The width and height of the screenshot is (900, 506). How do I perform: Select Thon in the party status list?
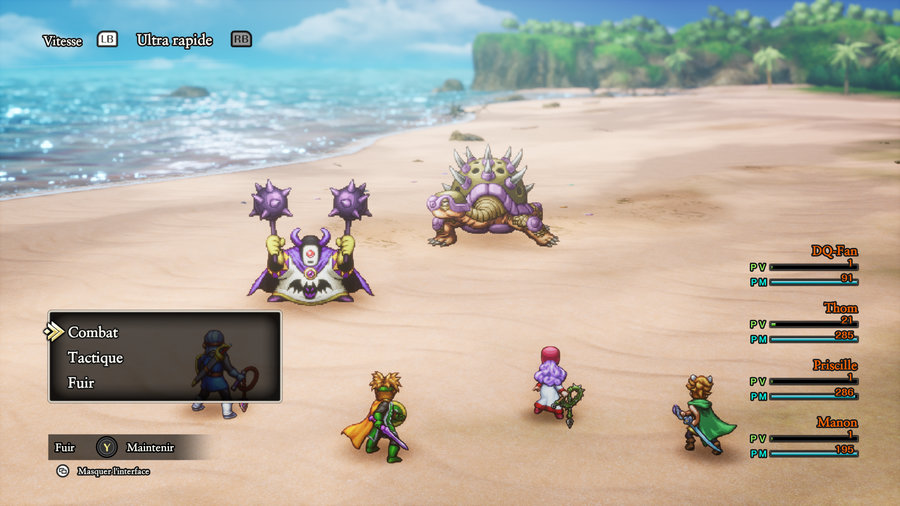pyautogui.click(x=840, y=308)
